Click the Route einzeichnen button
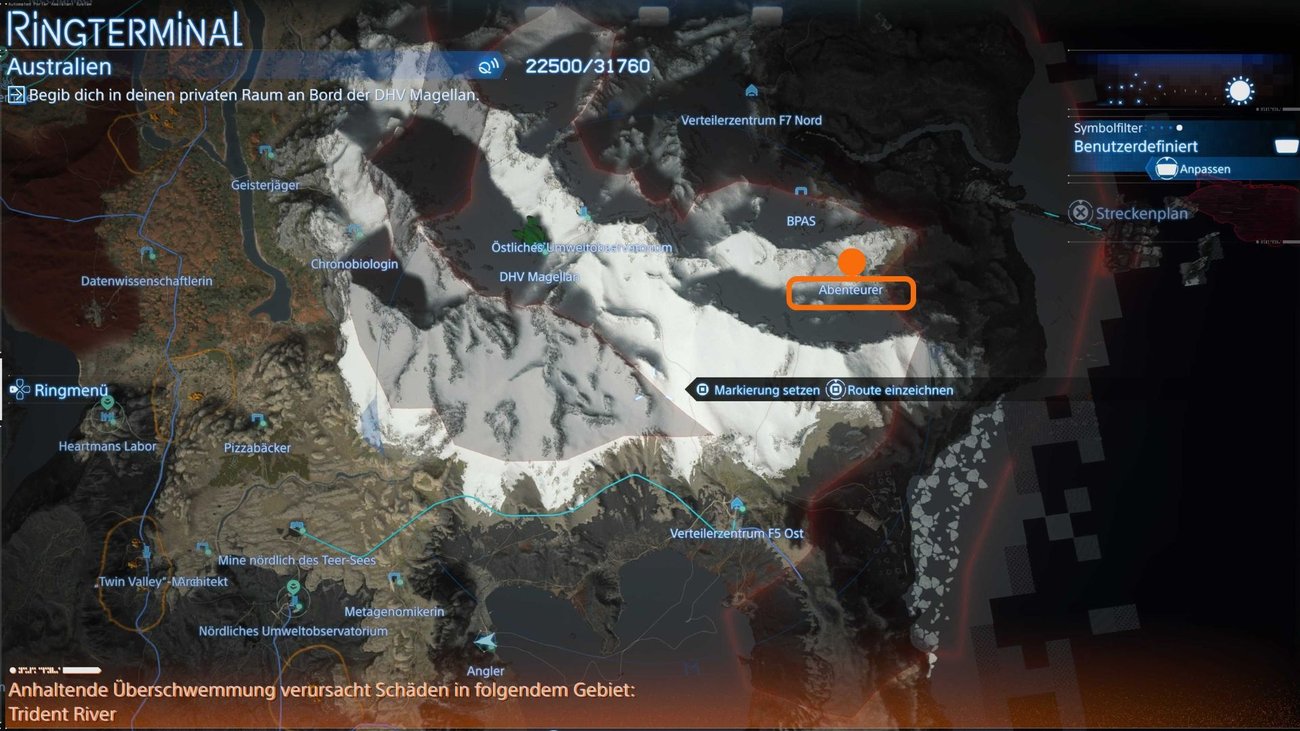 pyautogui.click(x=892, y=389)
